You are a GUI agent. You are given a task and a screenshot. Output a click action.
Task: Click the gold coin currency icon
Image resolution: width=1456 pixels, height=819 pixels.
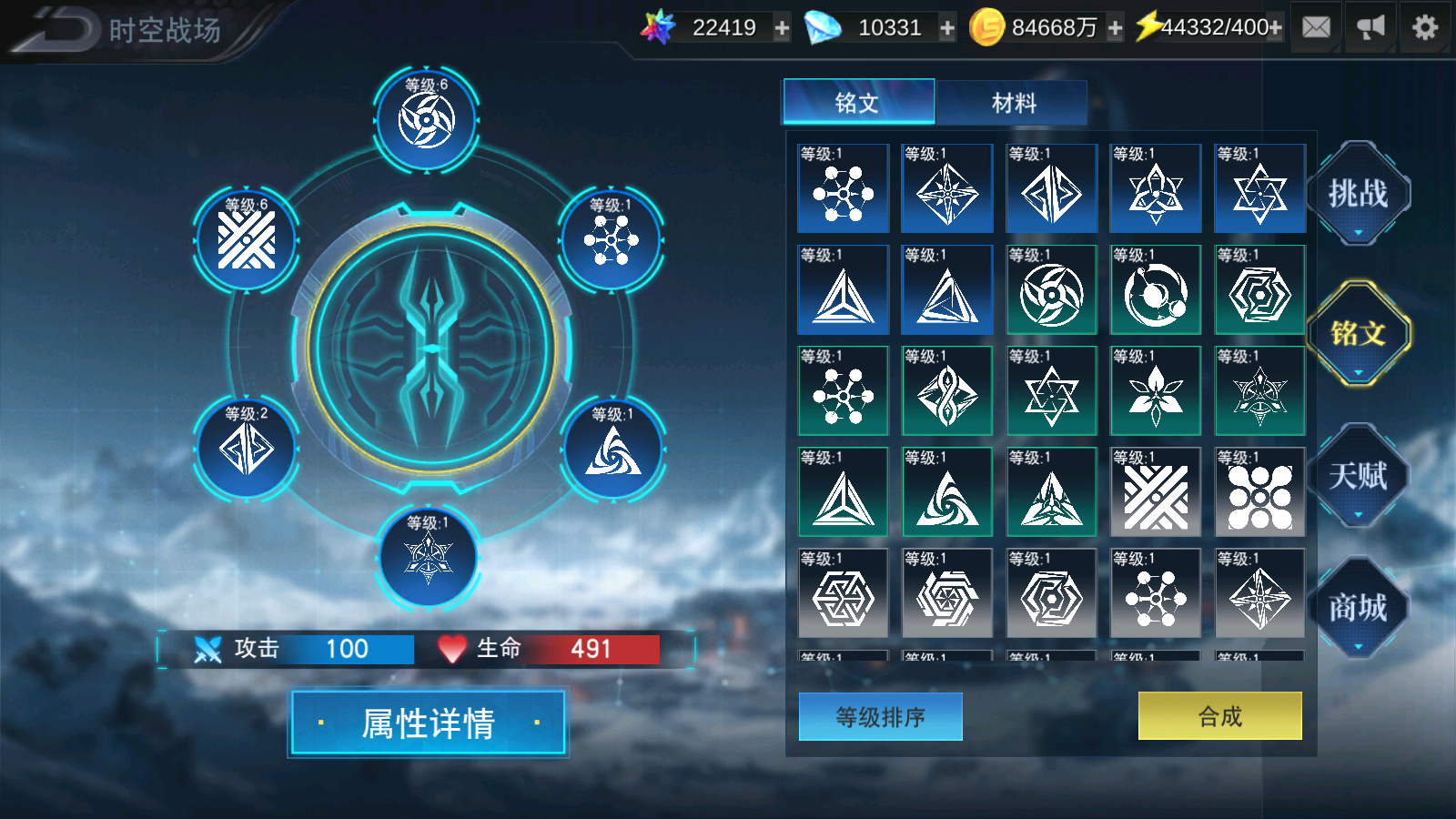(x=987, y=26)
